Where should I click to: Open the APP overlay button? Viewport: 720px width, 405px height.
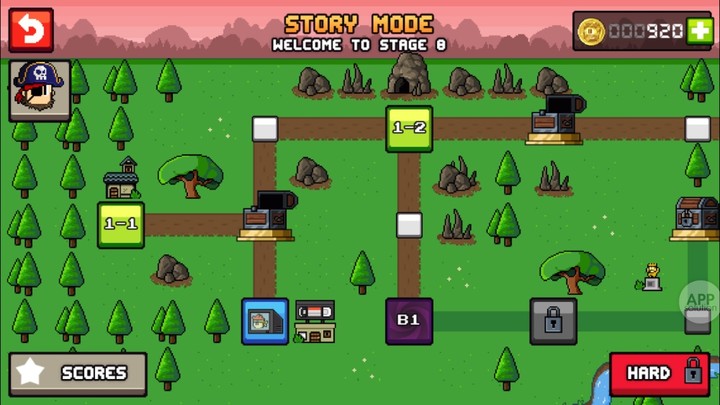(x=701, y=298)
